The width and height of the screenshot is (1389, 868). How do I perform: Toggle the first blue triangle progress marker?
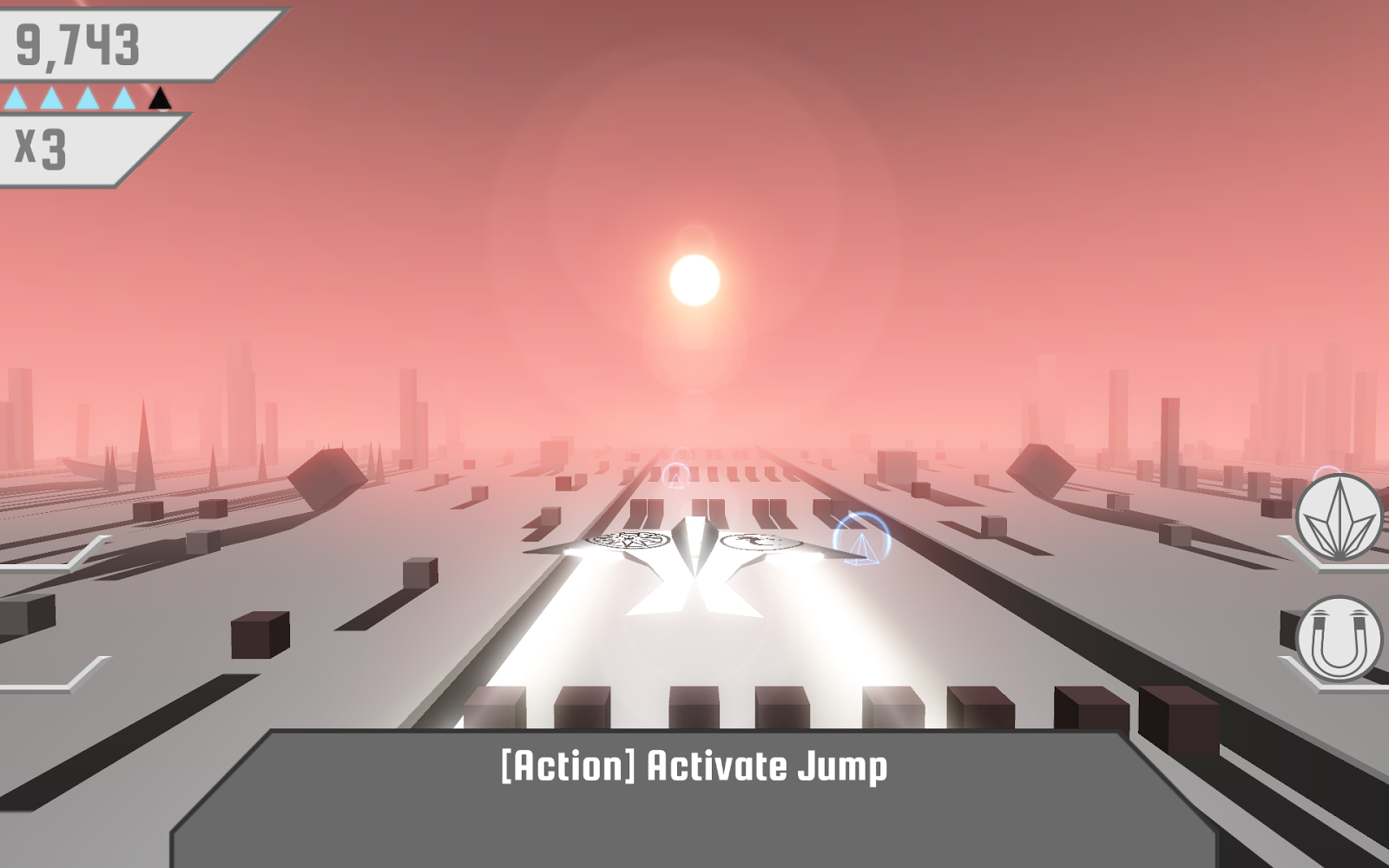pos(17,98)
